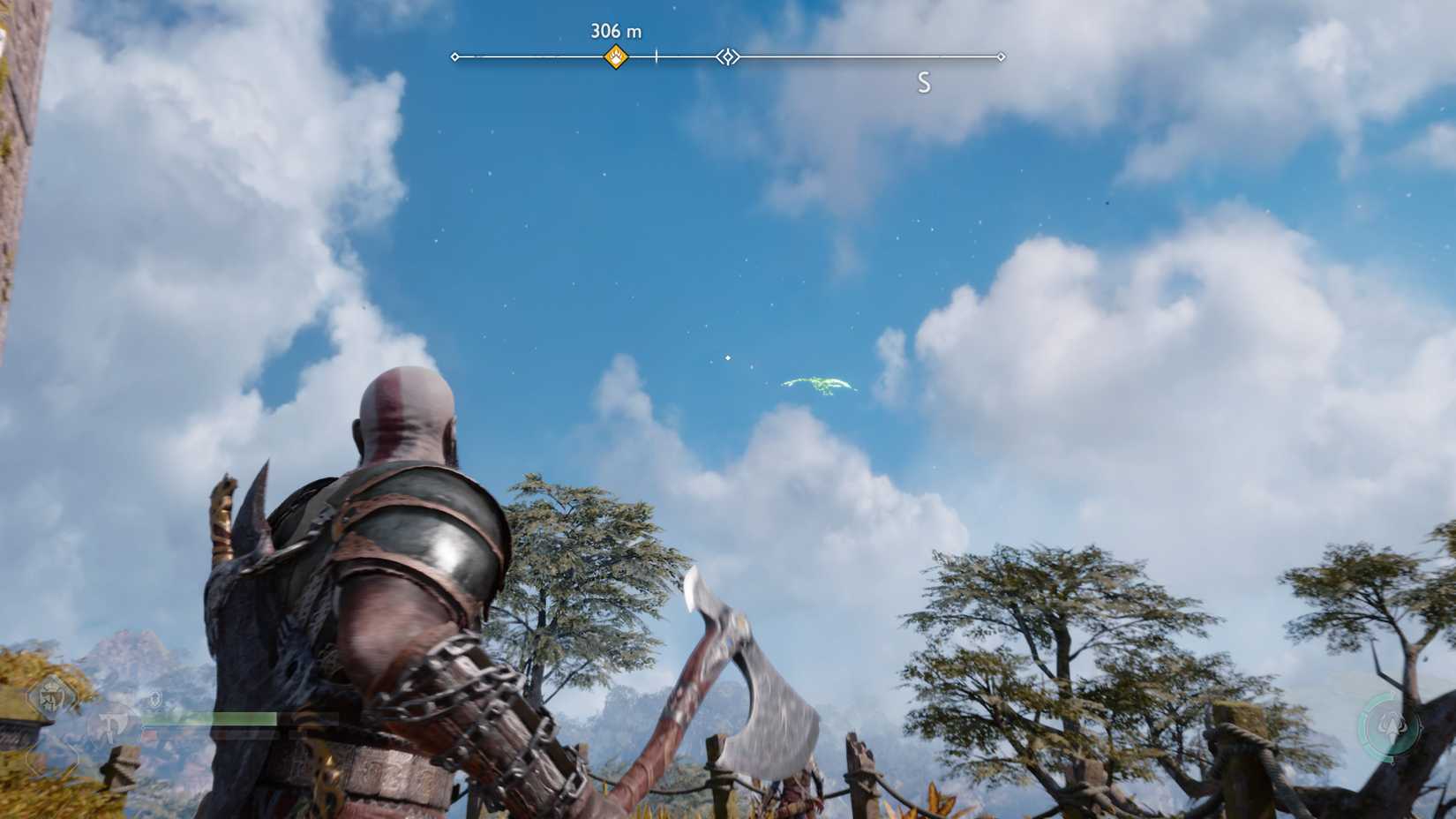Click the center tick mark on the compass
Screen dimensions: 1456x819
[x=655, y=55]
